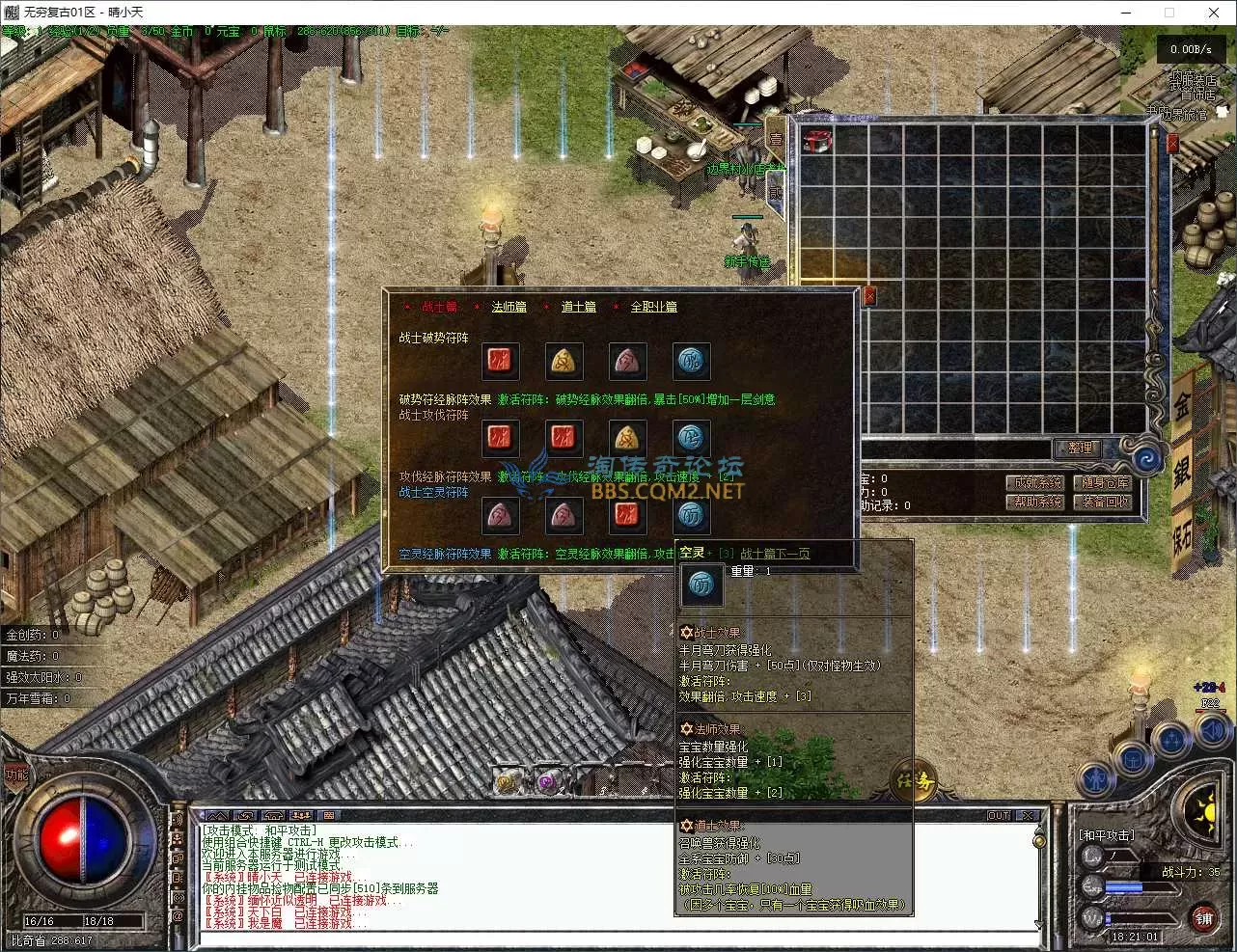The height and width of the screenshot is (952, 1237).
Task: Select the red item in the bag
Action: (x=817, y=141)
